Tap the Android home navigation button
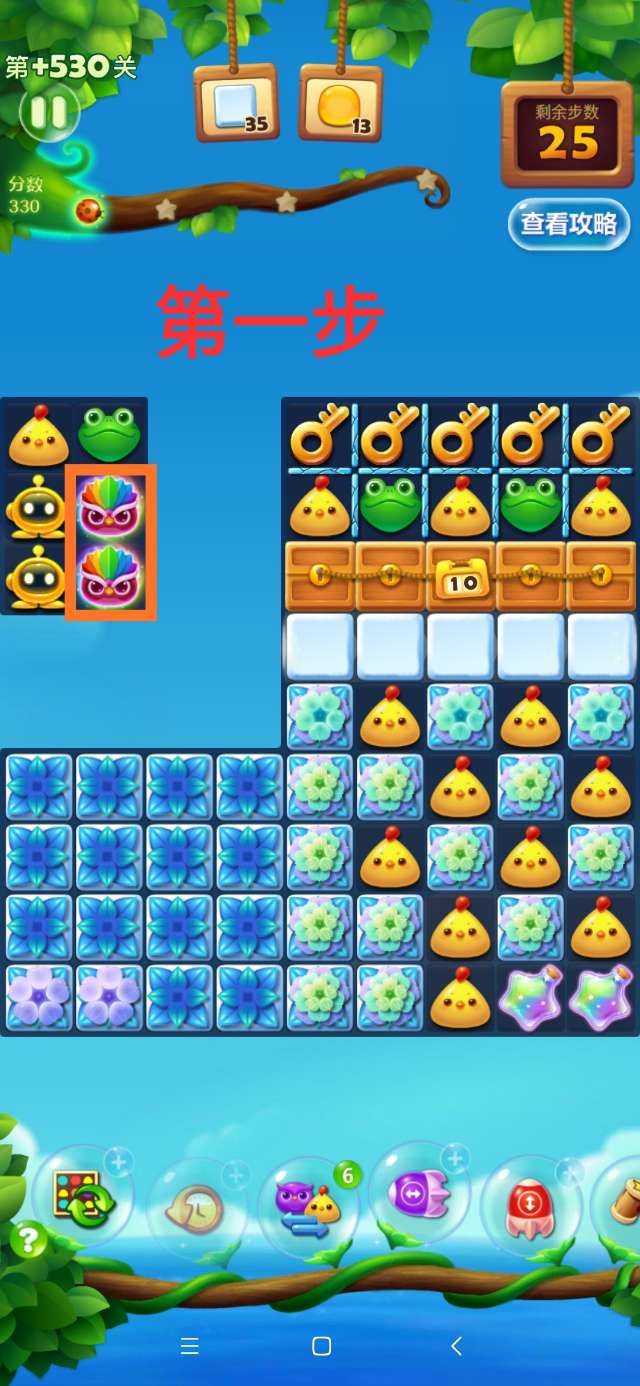 [x=321, y=1346]
